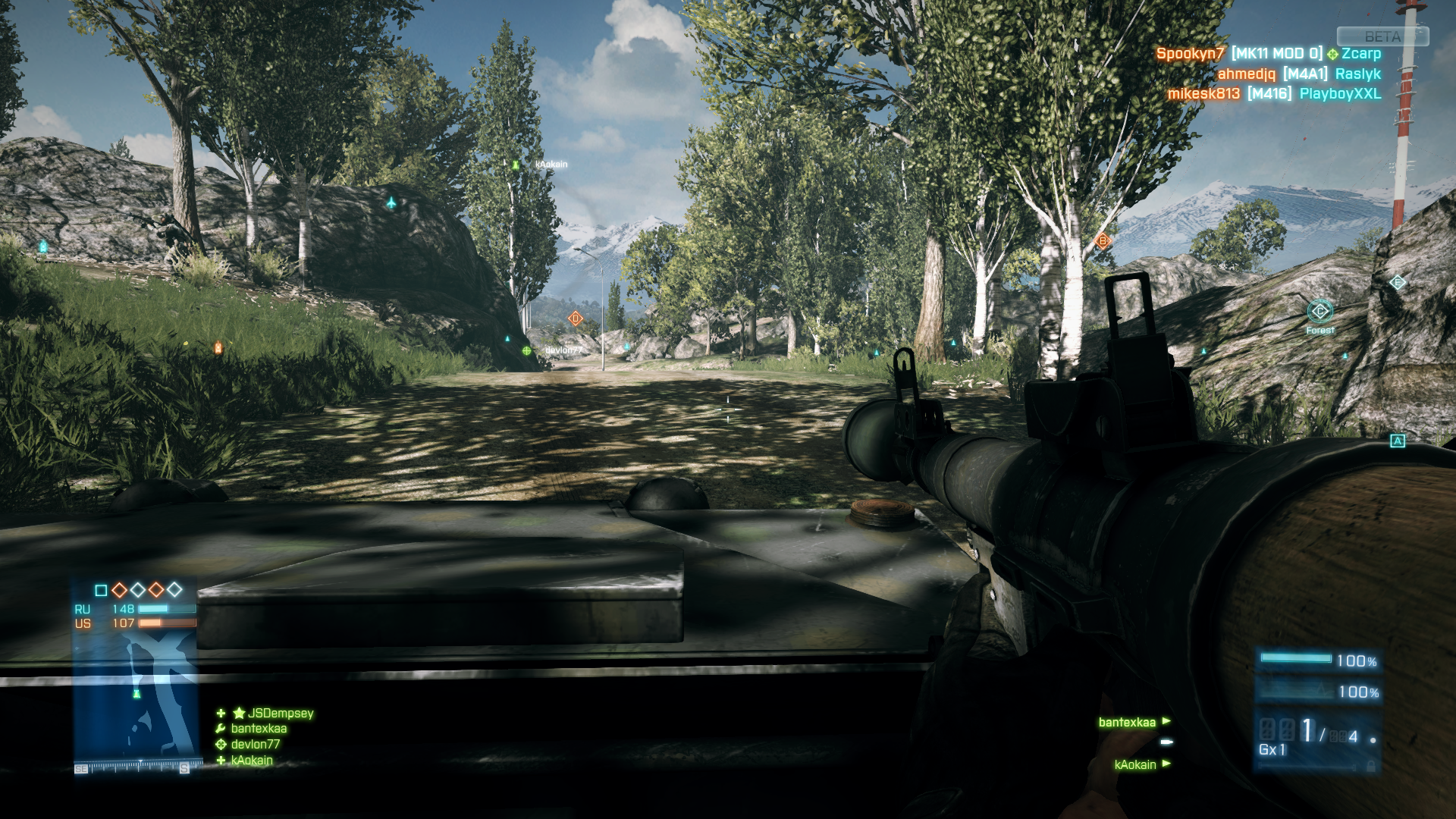The height and width of the screenshot is (819, 1456).
Task: Select JSDempsey in the squad list
Action: click(280, 713)
